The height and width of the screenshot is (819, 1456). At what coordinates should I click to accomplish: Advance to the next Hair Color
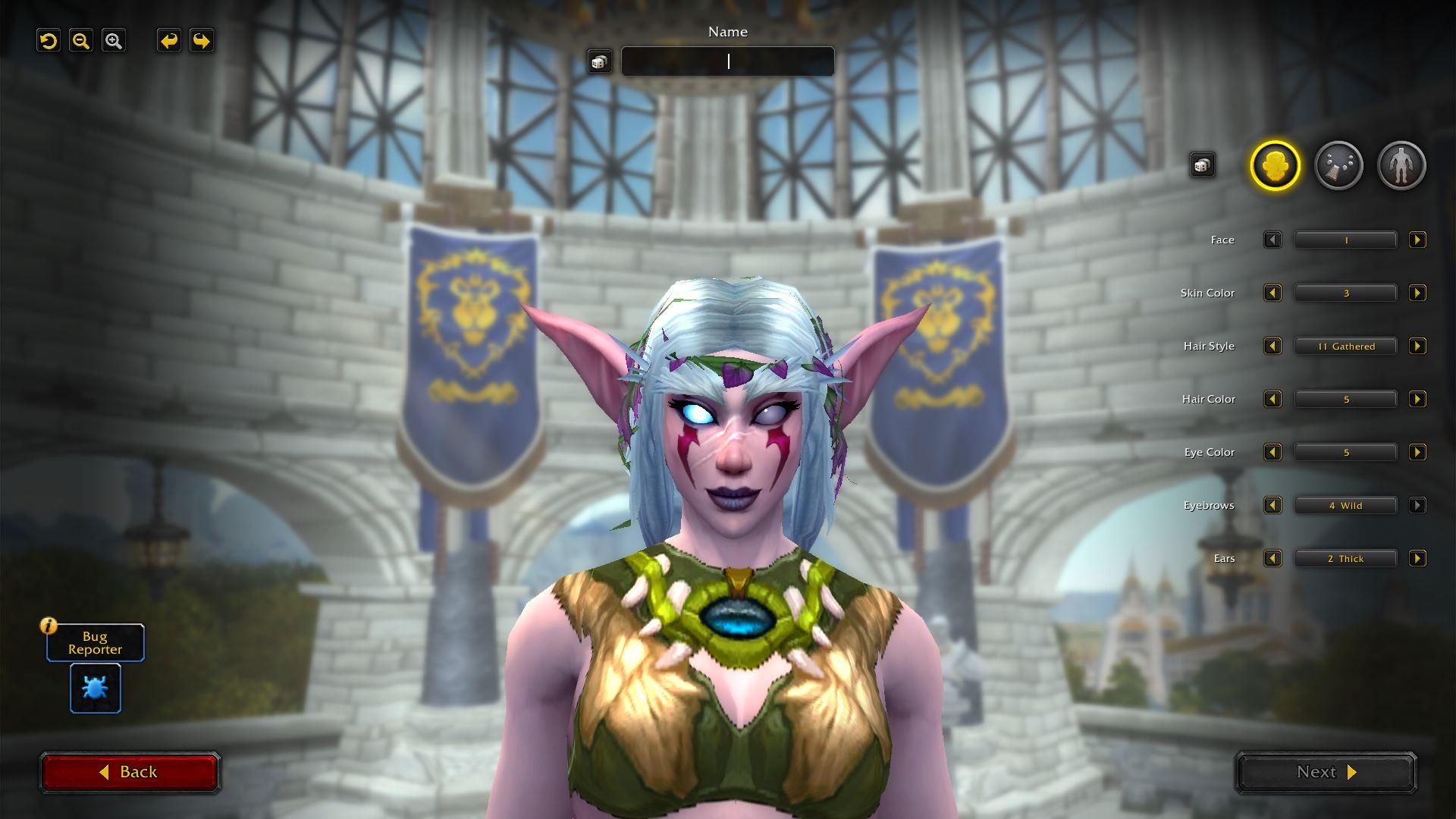pos(1417,400)
